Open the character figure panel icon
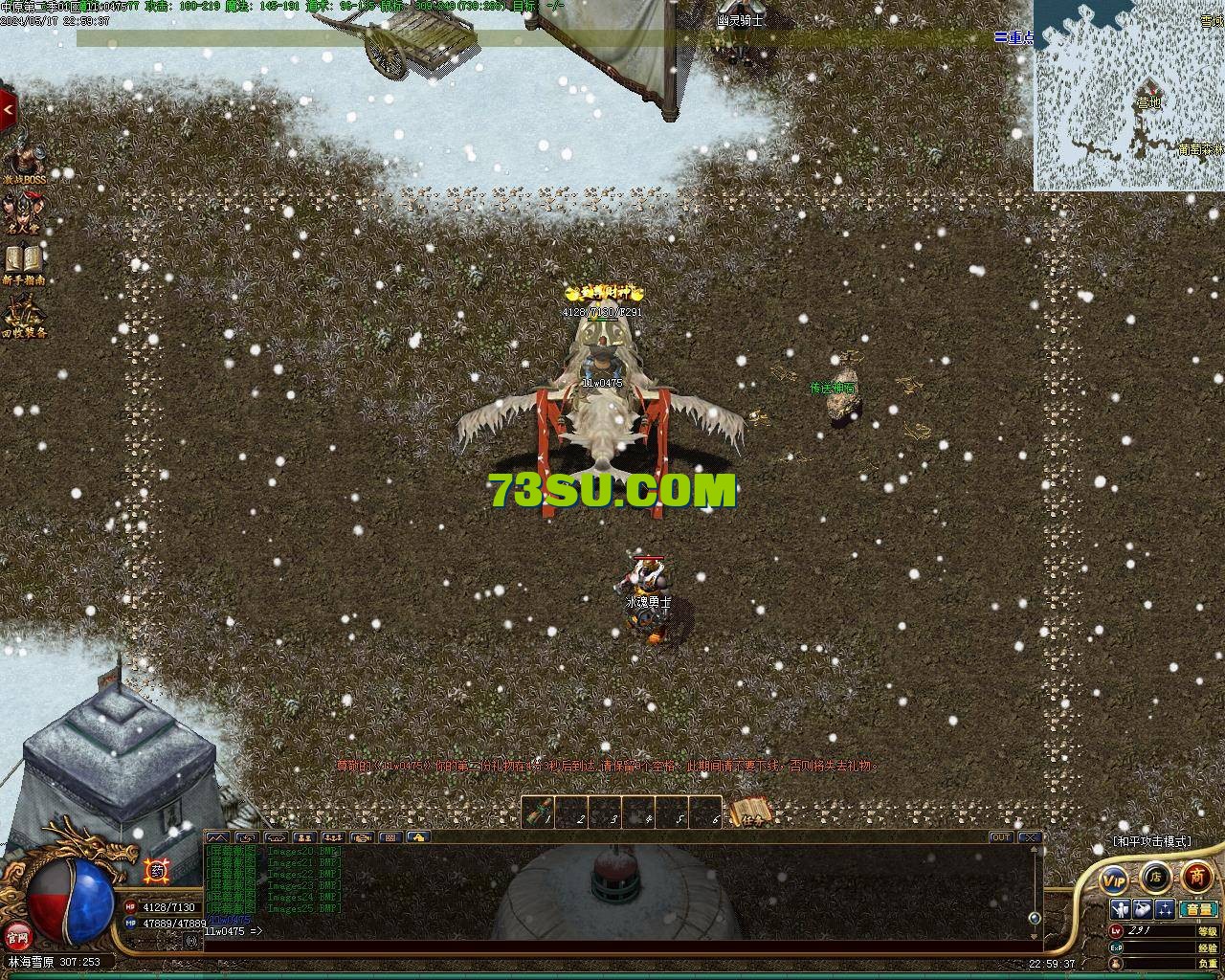1225x980 pixels. pos(1121,908)
